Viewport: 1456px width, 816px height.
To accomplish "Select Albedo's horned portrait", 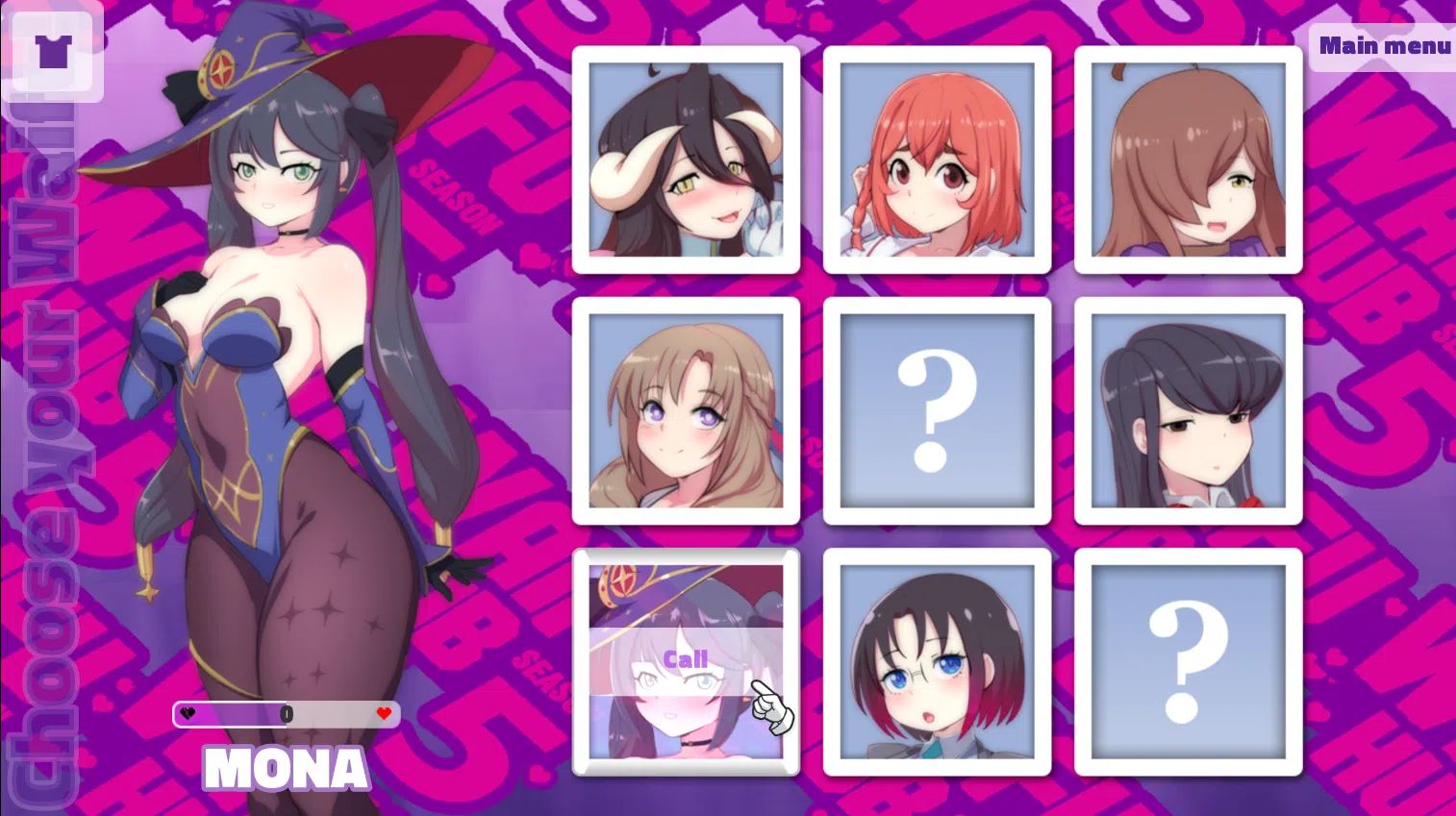I will pos(686,159).
